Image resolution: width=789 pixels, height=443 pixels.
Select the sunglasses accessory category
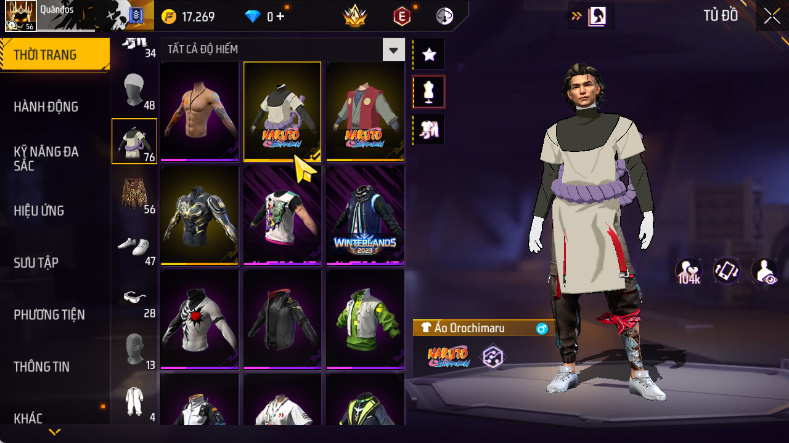click(x=133, y=297)
